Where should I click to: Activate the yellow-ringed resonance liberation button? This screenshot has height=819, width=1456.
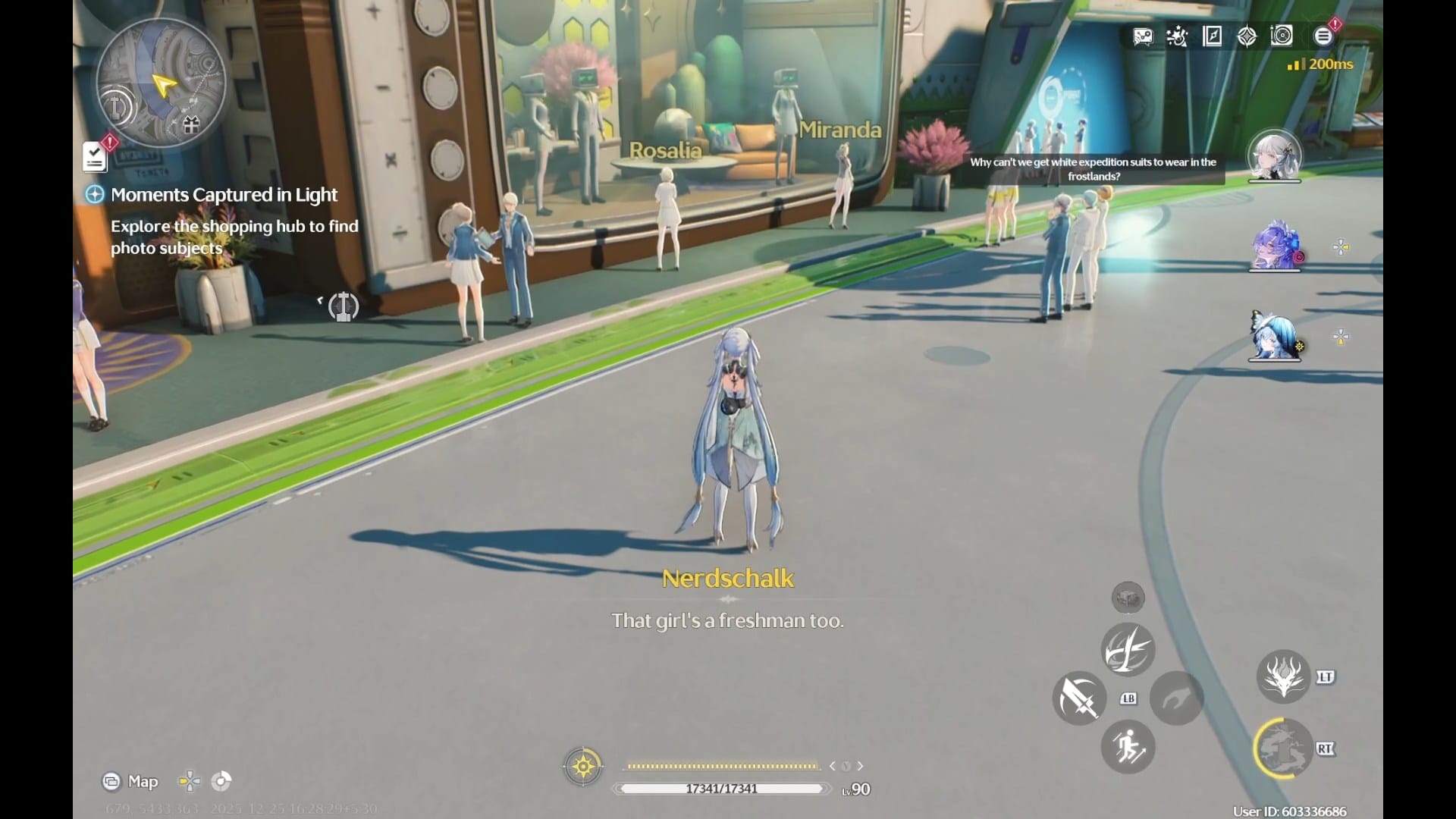[1283, 748]
